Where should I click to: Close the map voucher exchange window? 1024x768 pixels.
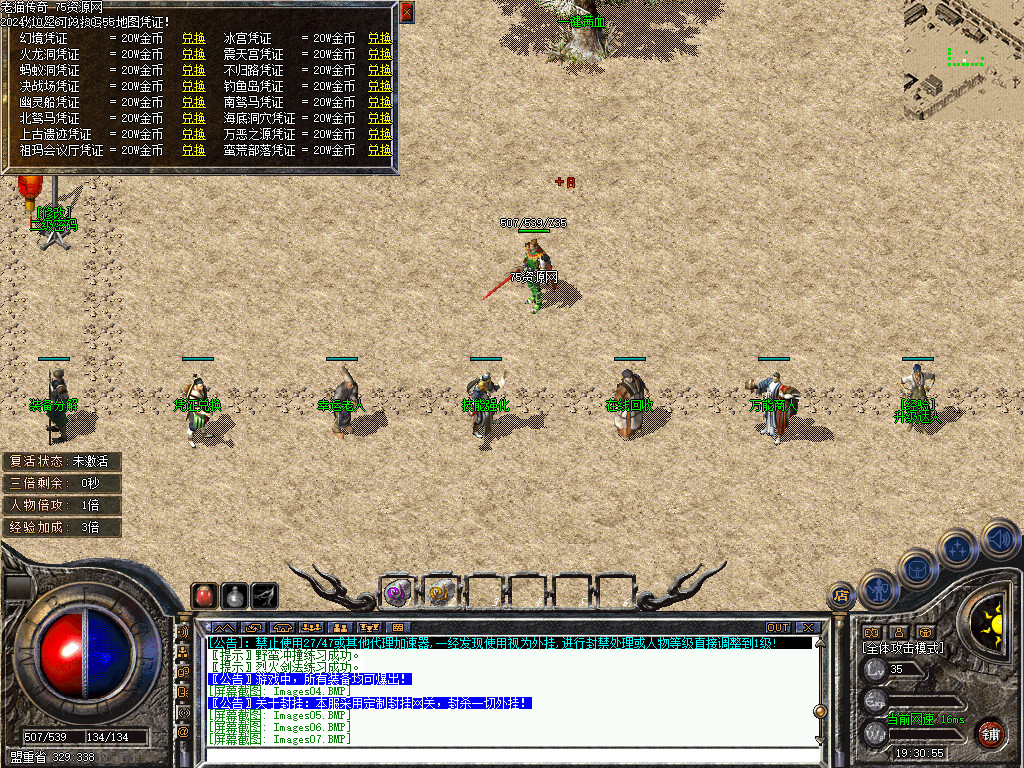[x=407, y=13]
